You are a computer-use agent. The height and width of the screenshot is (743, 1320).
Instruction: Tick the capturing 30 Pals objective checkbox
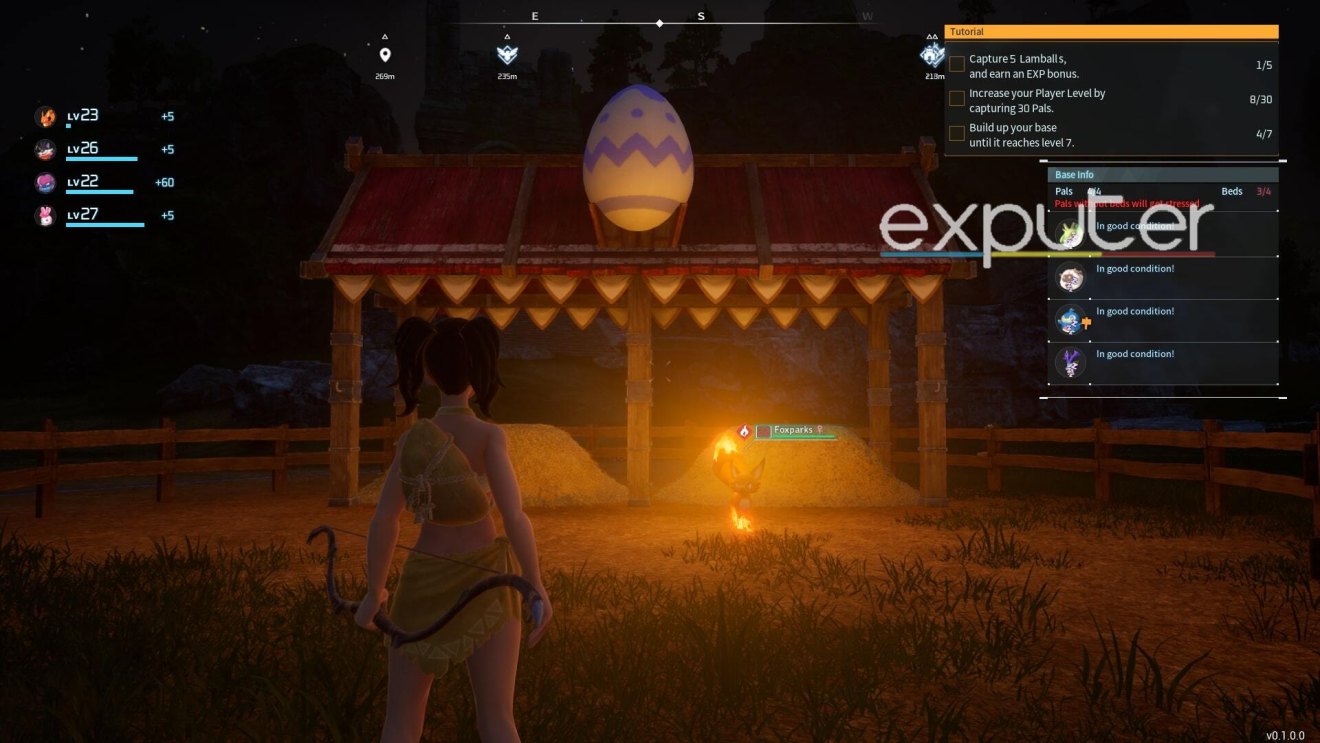[x=957, y=98]
